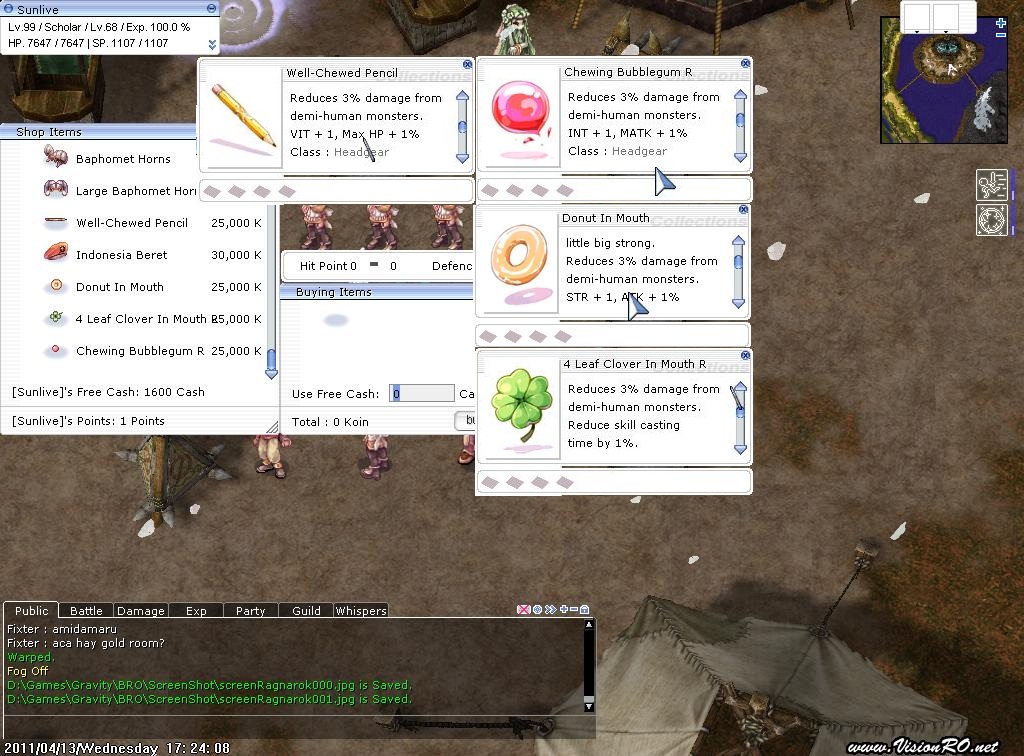The image size is (1024, 756).
Task: Close the 4 Leaf Clover description window
Action: [745, 356]
